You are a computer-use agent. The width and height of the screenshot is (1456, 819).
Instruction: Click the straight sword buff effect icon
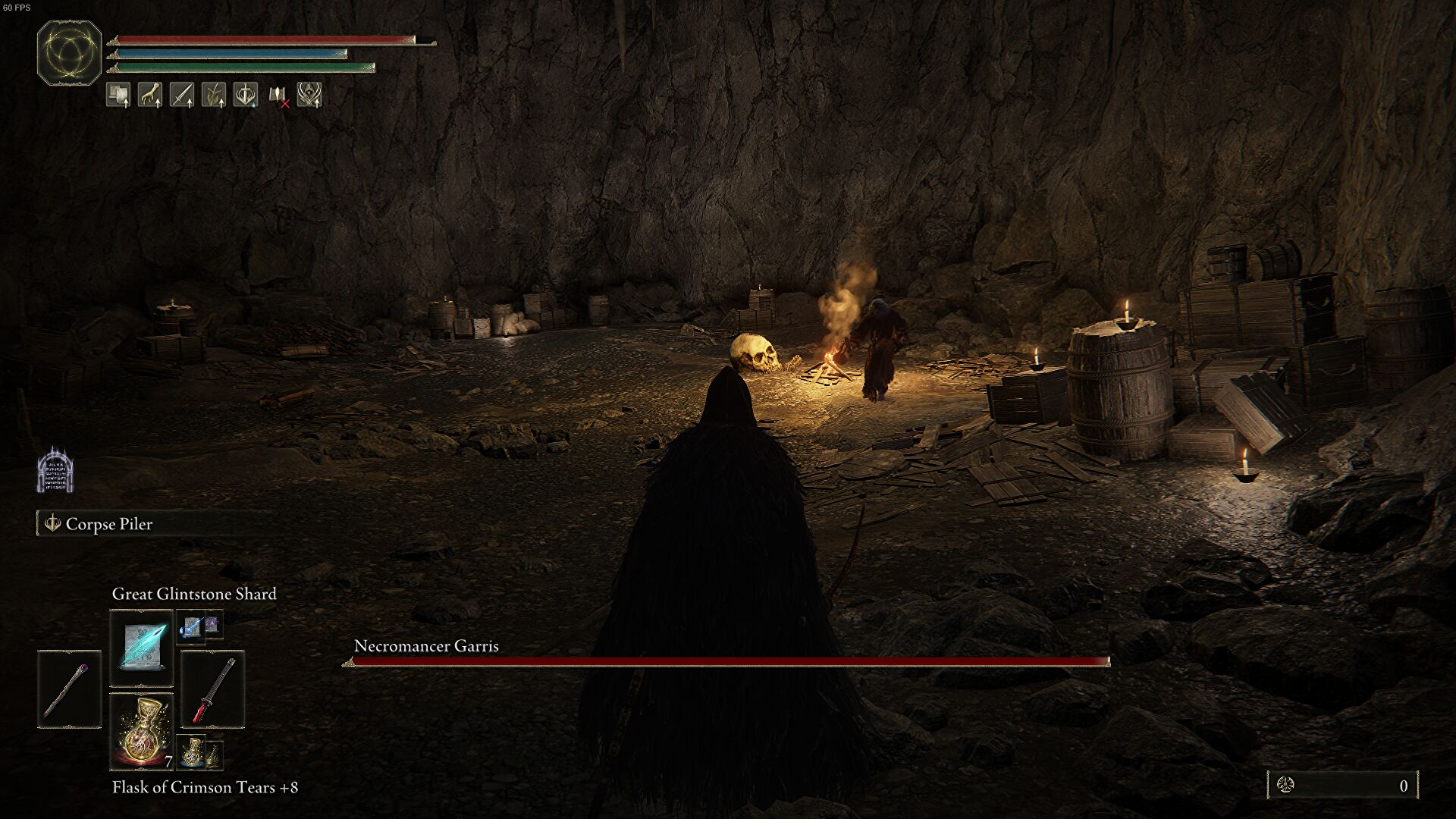[x=182, y=95]
